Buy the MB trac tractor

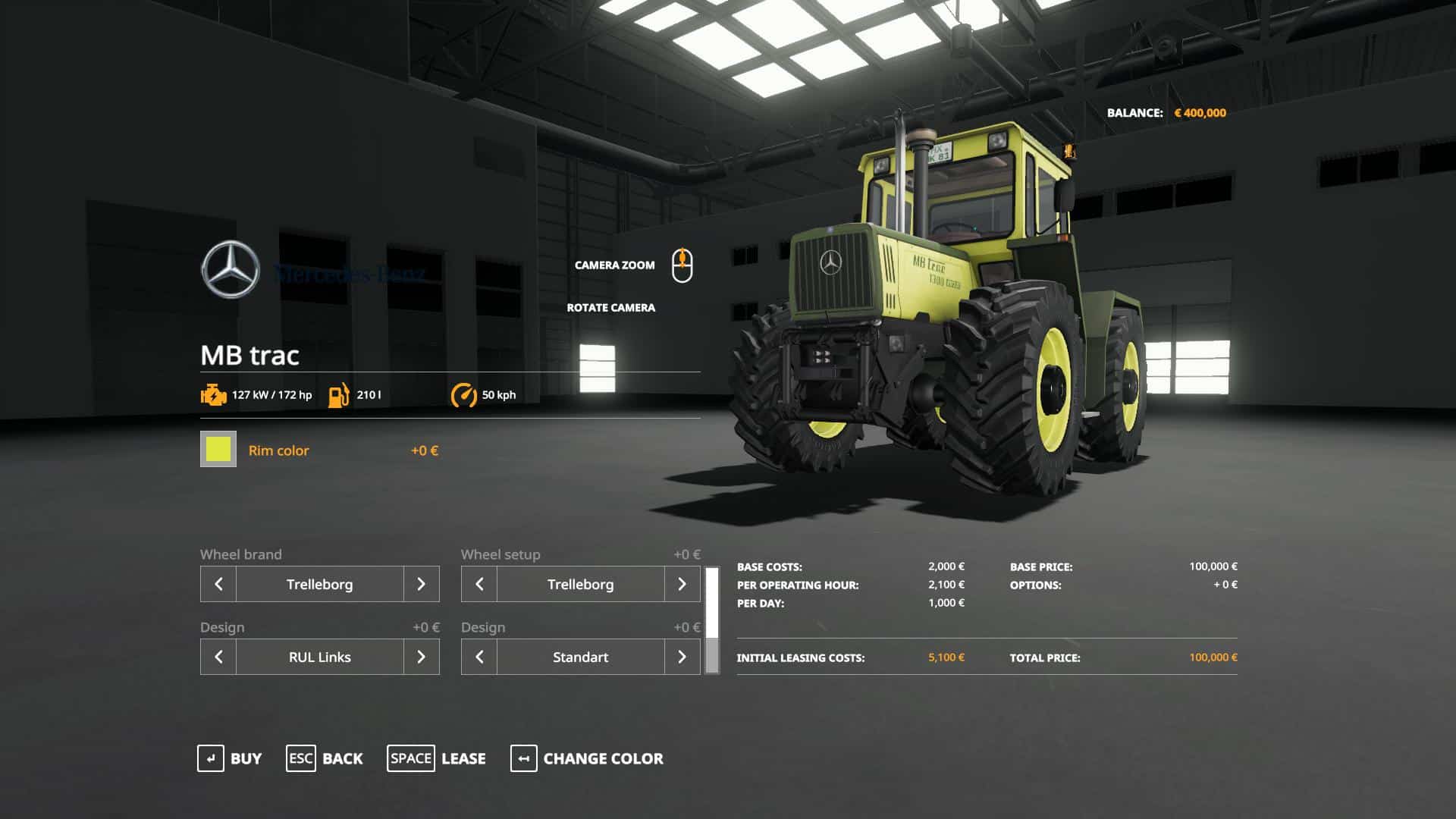tap(230, 758)
